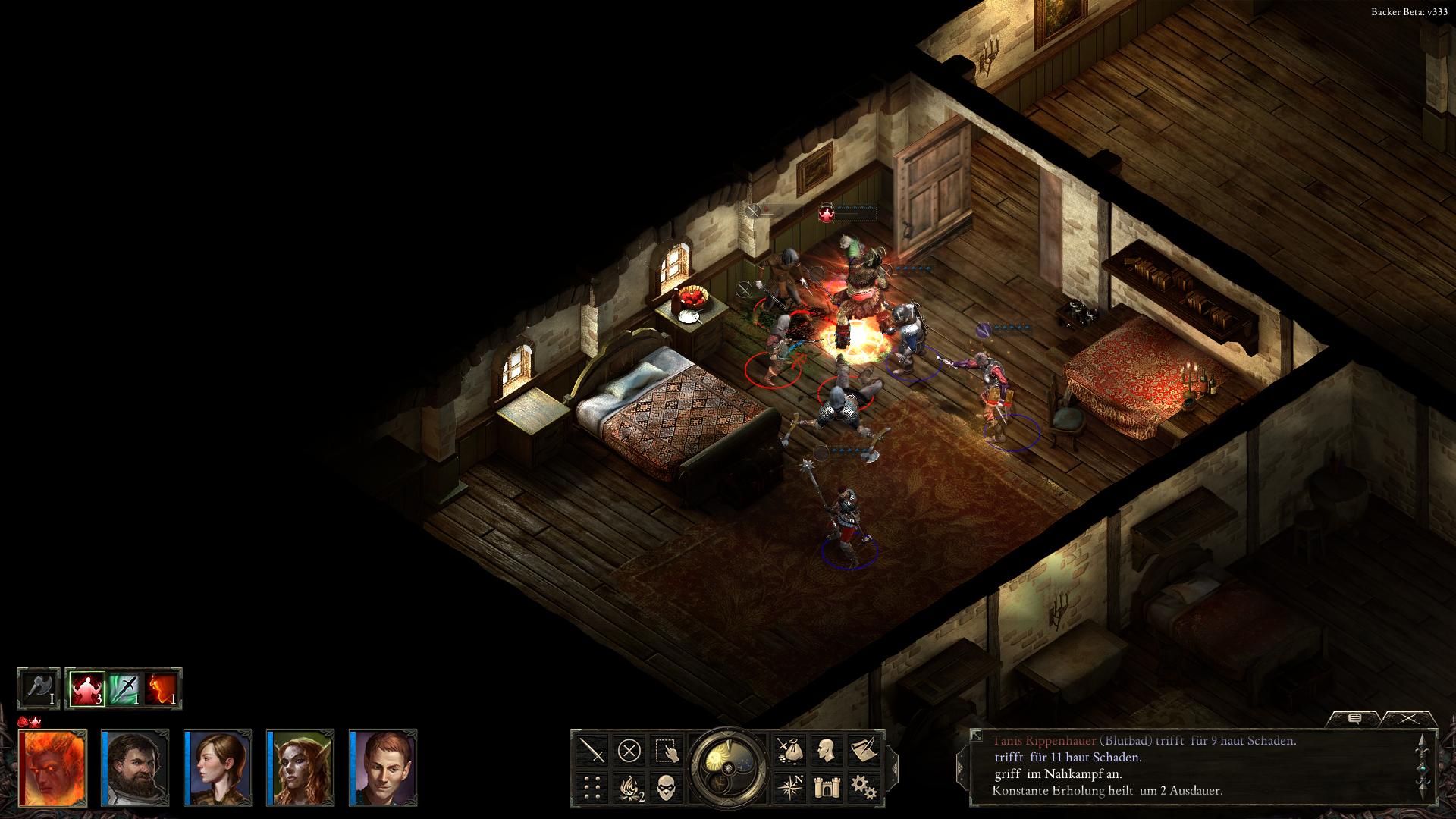The width and height of the screenshot is (1456, 819).
Task: Toggle stealth mode with the masked face
Action: (667, 788)
